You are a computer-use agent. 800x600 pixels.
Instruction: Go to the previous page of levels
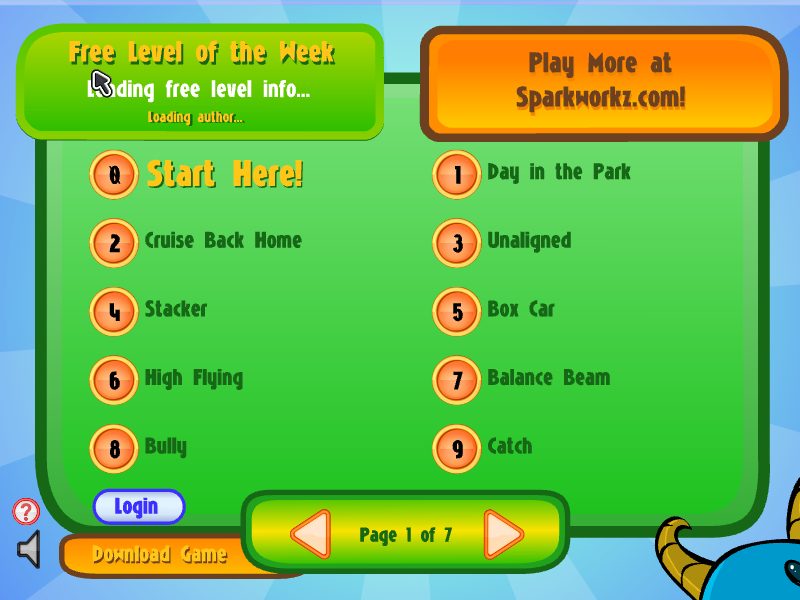pos(310,535)
